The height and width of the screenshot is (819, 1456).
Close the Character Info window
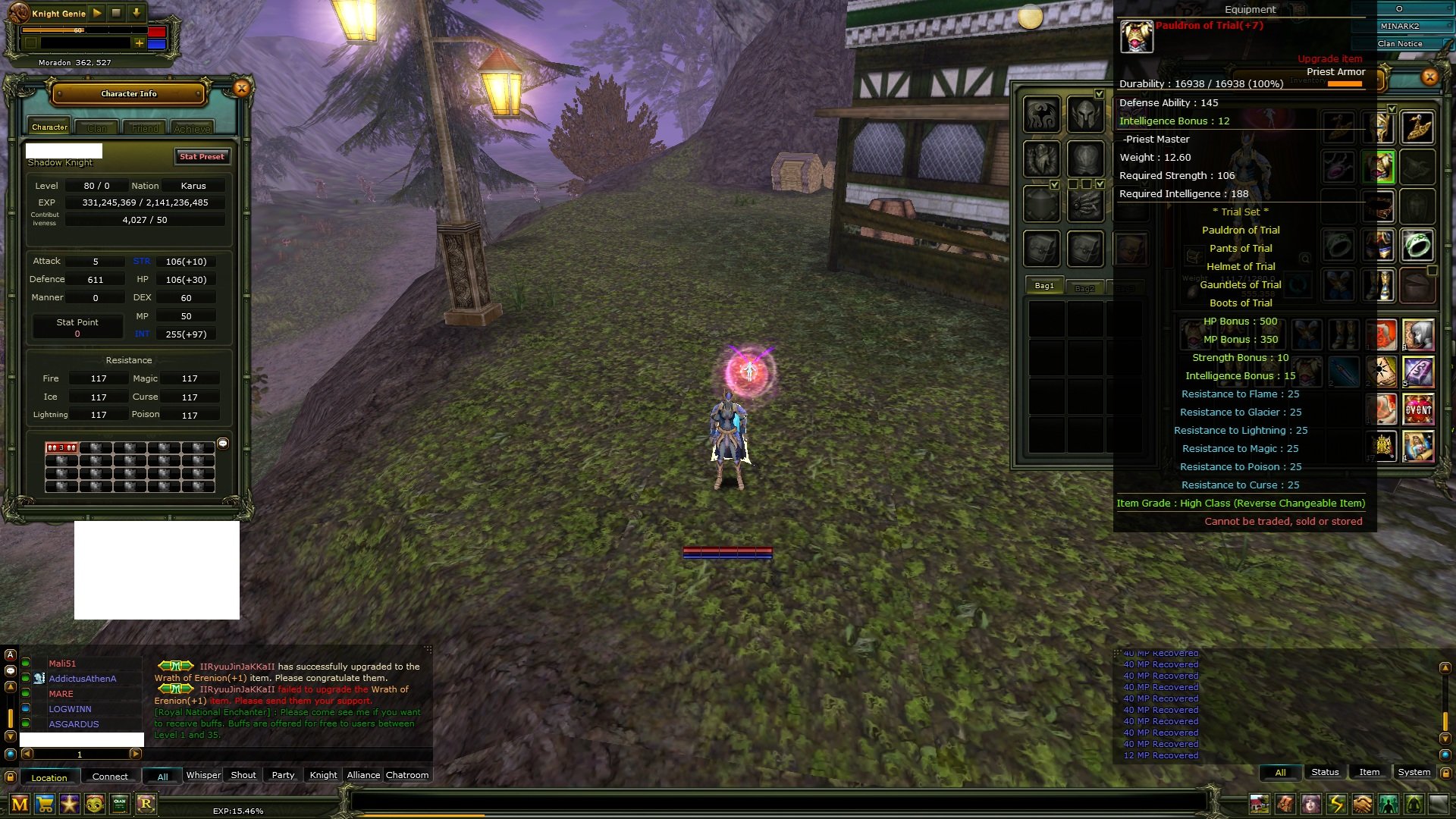pyautogui.click(x=241, y=89)
